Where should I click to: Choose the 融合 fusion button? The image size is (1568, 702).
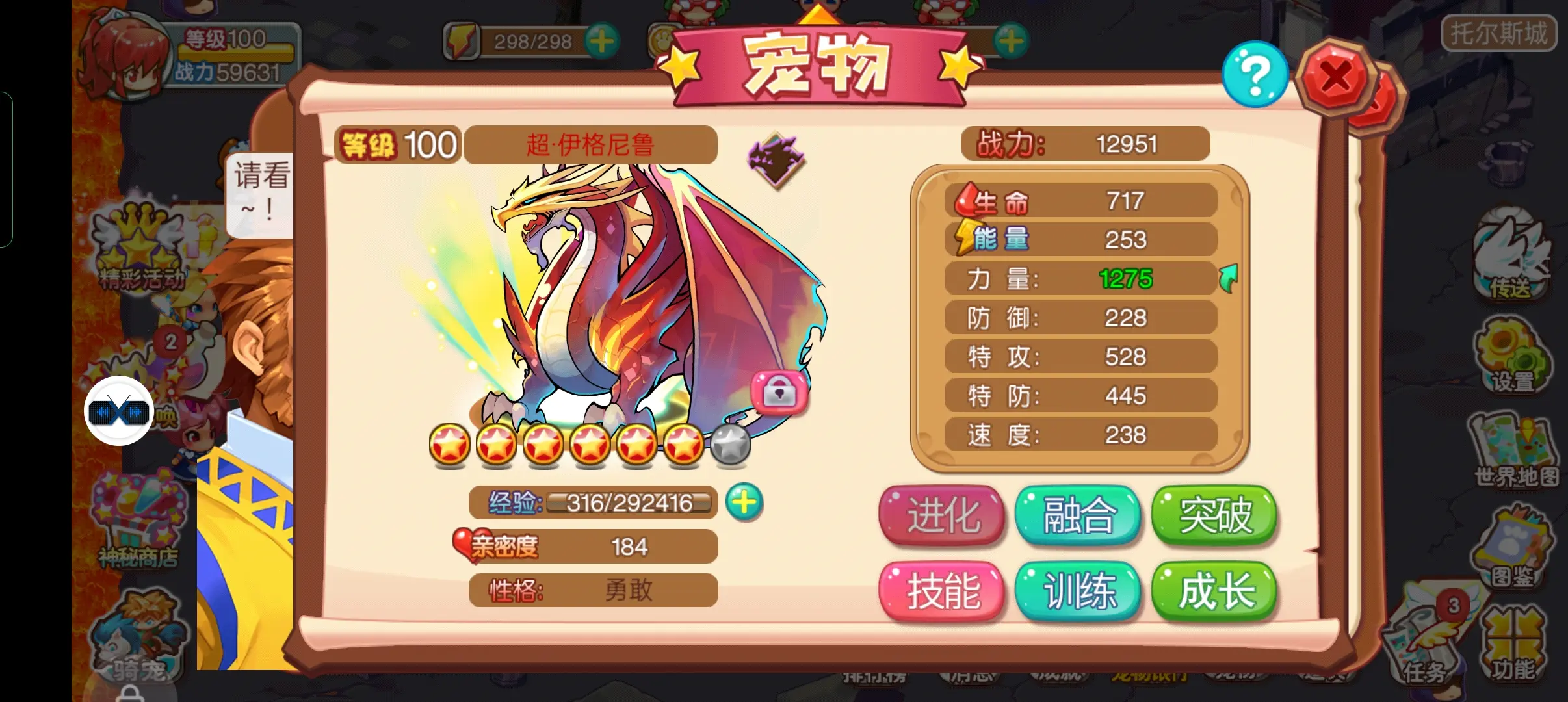pos(1078,515)
